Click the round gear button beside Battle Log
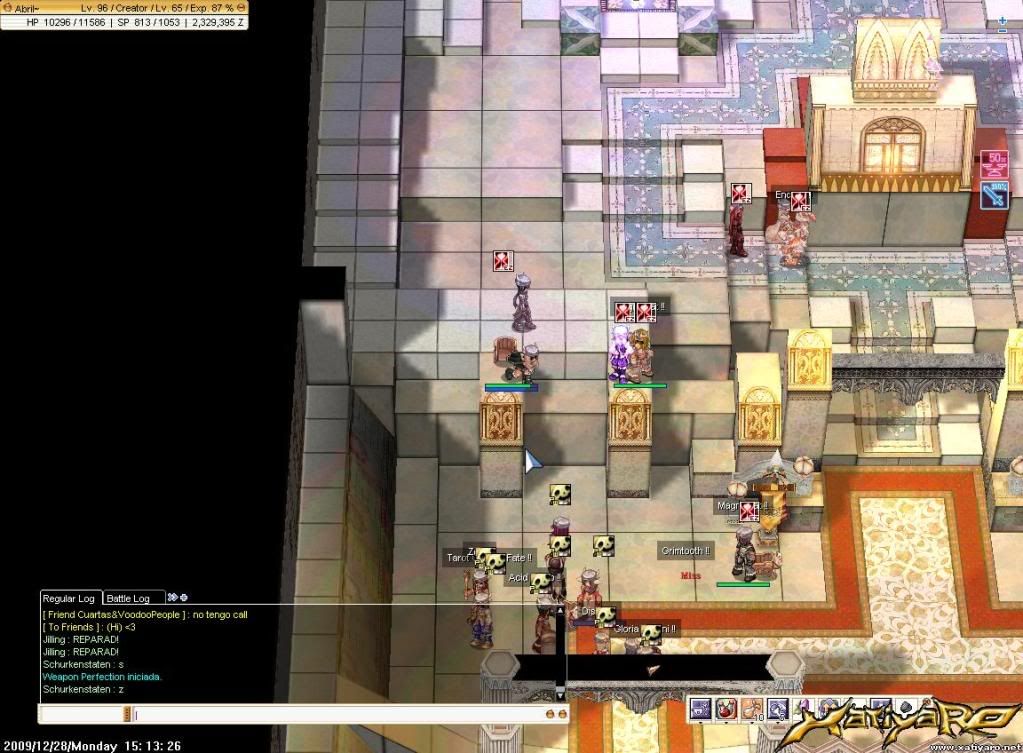Viewport: 1023px width, 753px height. [x=183, y=598]
